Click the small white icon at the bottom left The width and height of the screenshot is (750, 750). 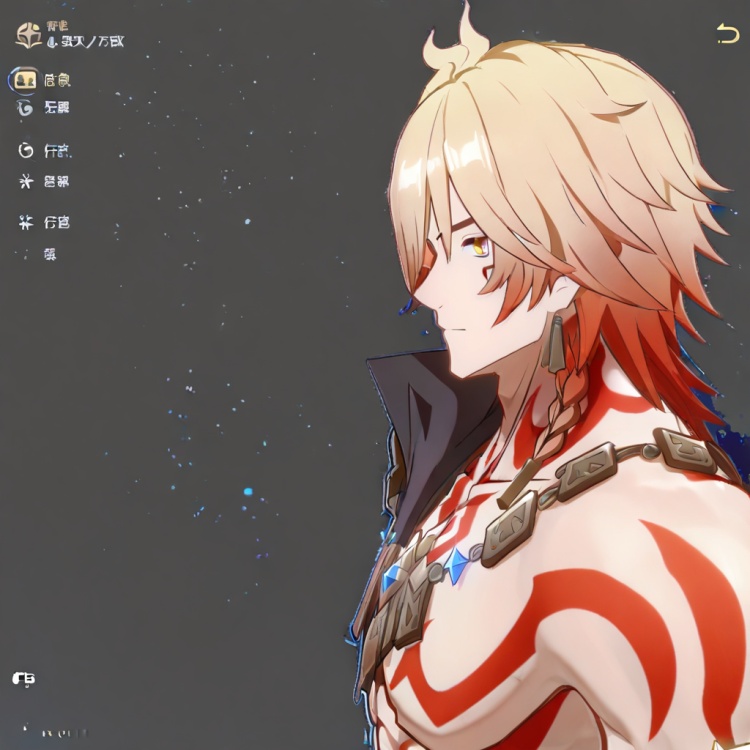pos(24,679)
